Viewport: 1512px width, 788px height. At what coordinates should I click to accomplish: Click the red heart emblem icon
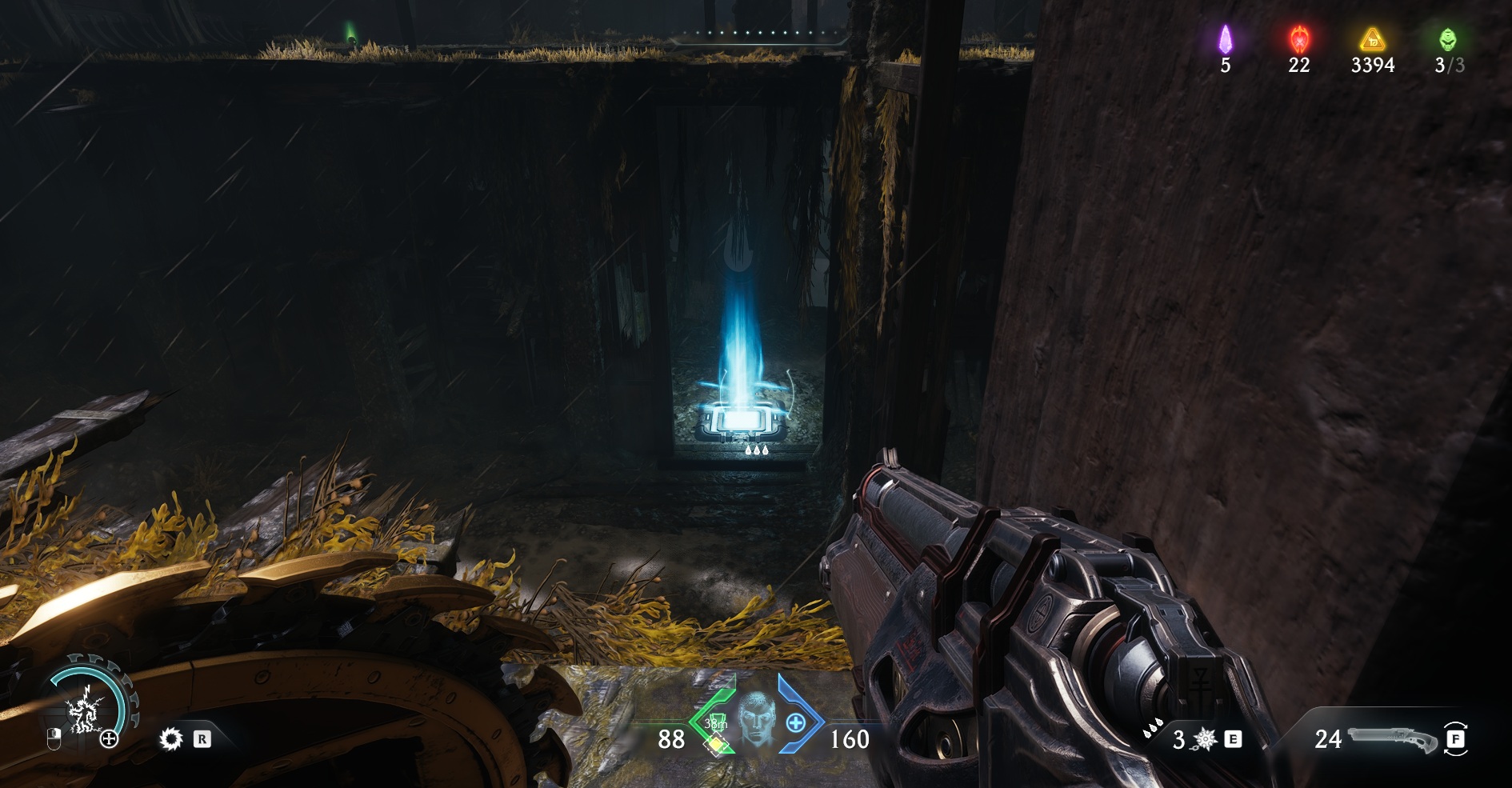(1298, 38)
